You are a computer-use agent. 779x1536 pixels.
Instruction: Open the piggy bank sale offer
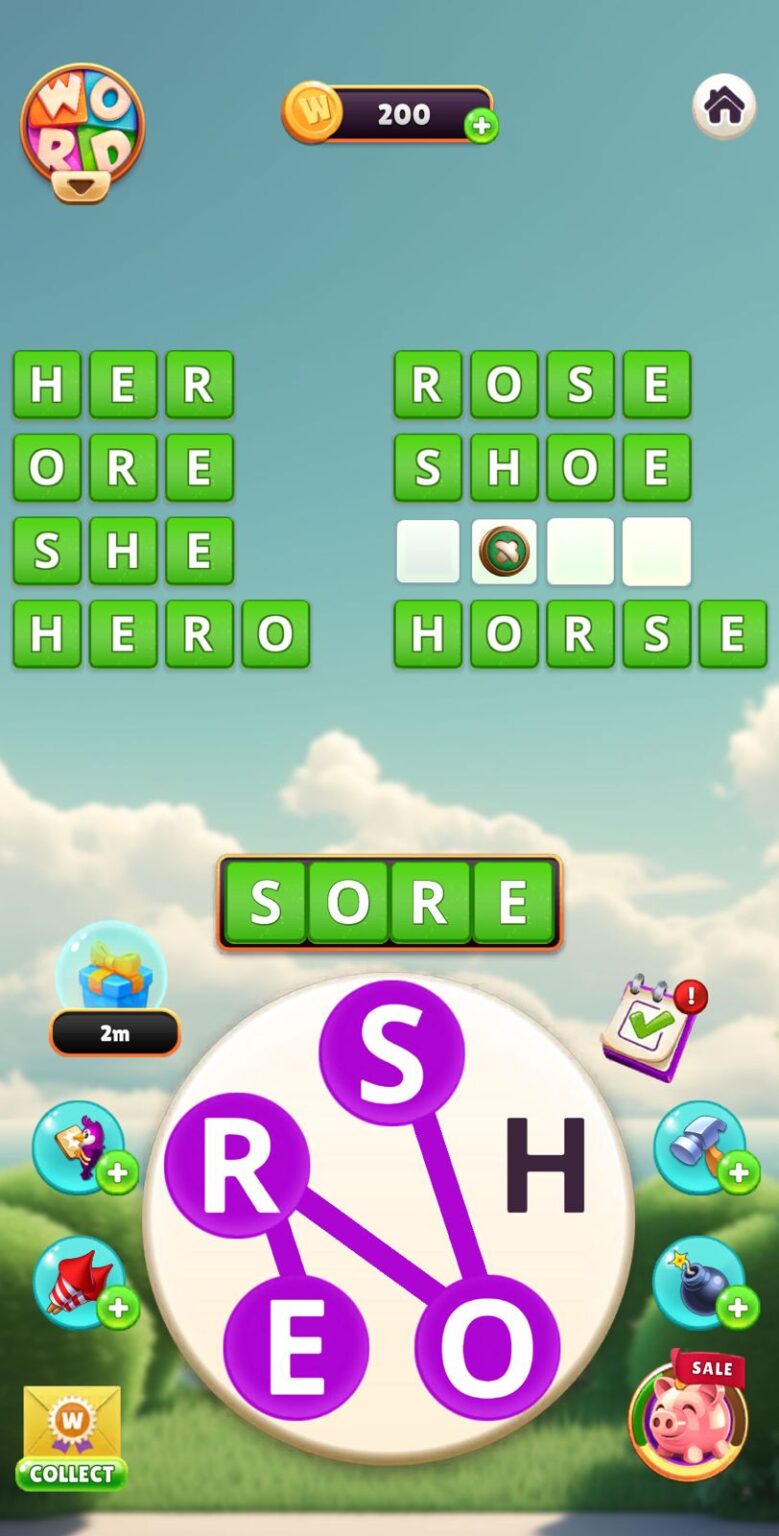pyautogui.click(x=688, y=1417)
